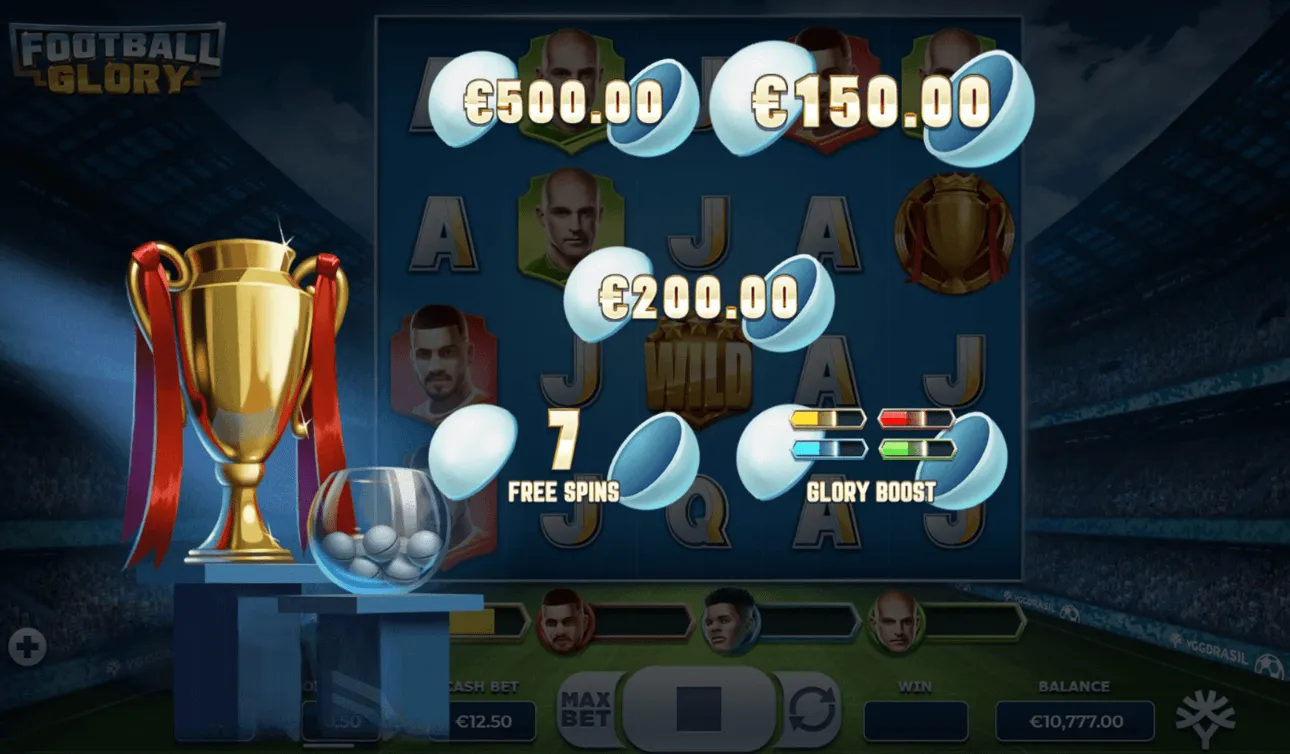Reveal the 7 Free Spins prize ball

[563, 455]
